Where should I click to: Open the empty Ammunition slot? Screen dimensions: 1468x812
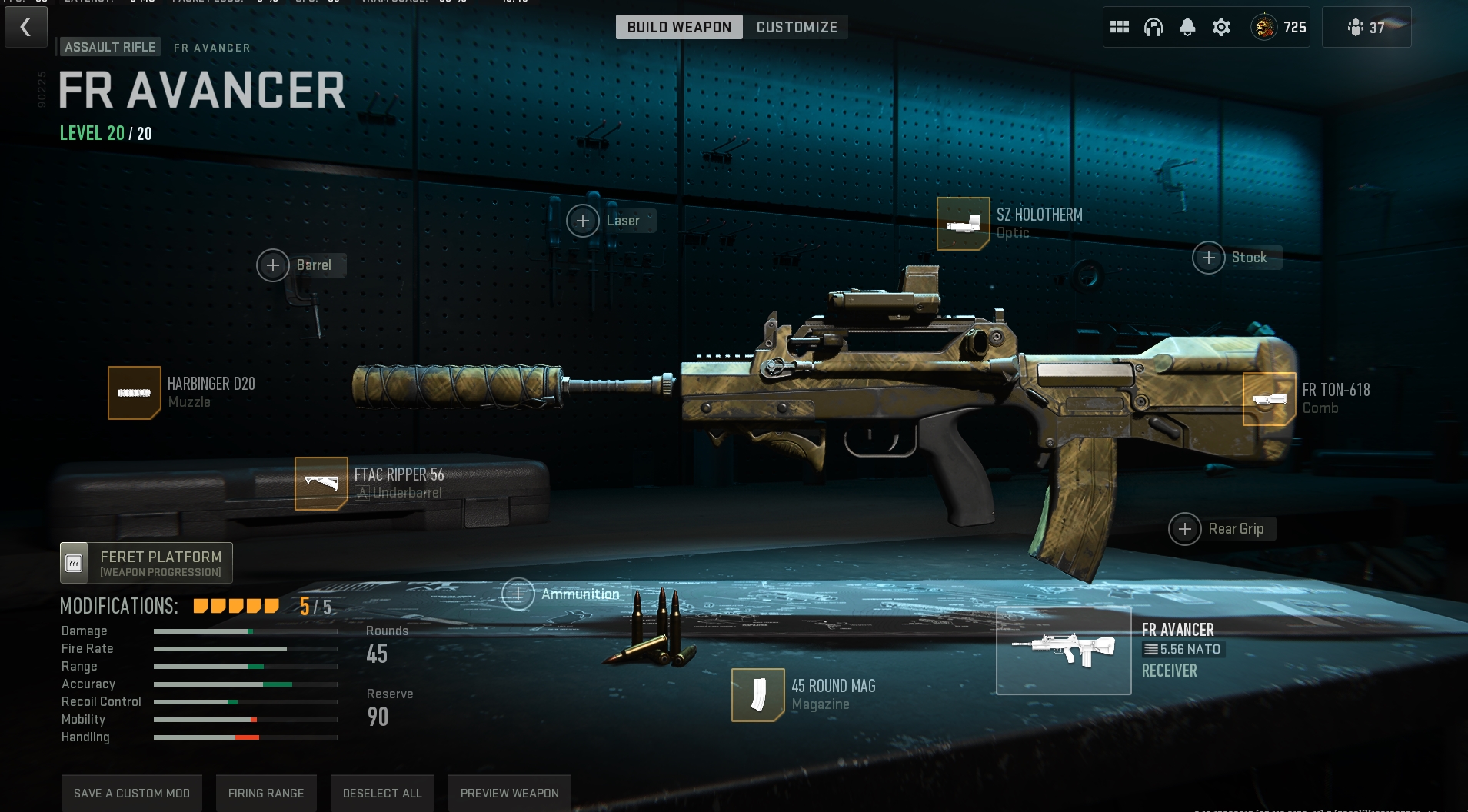coord(518,594)
